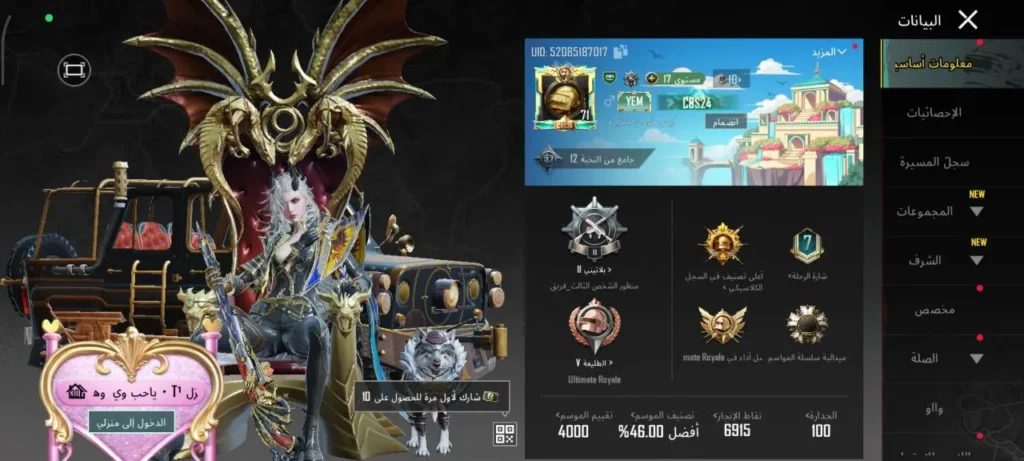Toggle the fullscreen character view icon
The image size is (1024, 461).
coord(73,68)
